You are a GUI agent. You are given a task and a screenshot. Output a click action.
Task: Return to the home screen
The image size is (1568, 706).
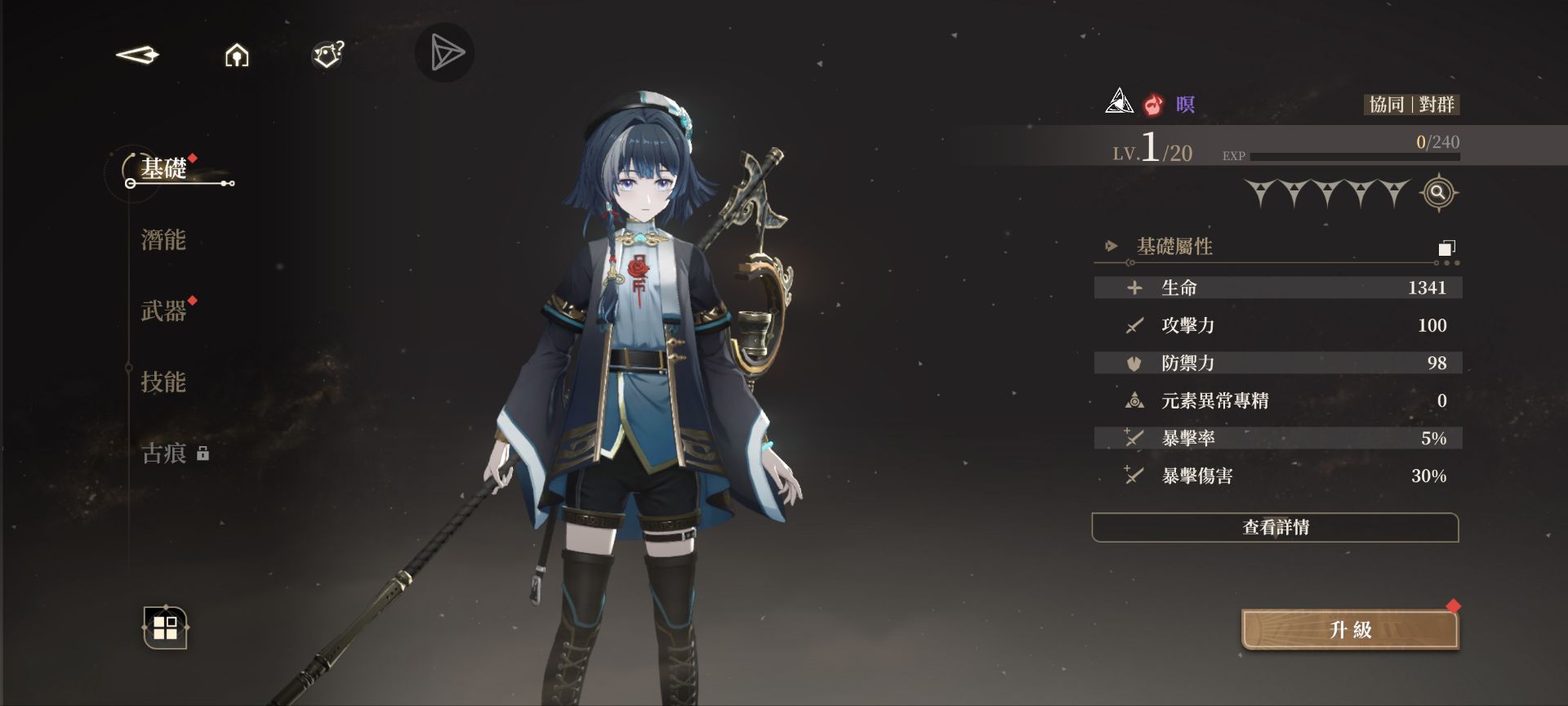(x=237, y=56)
